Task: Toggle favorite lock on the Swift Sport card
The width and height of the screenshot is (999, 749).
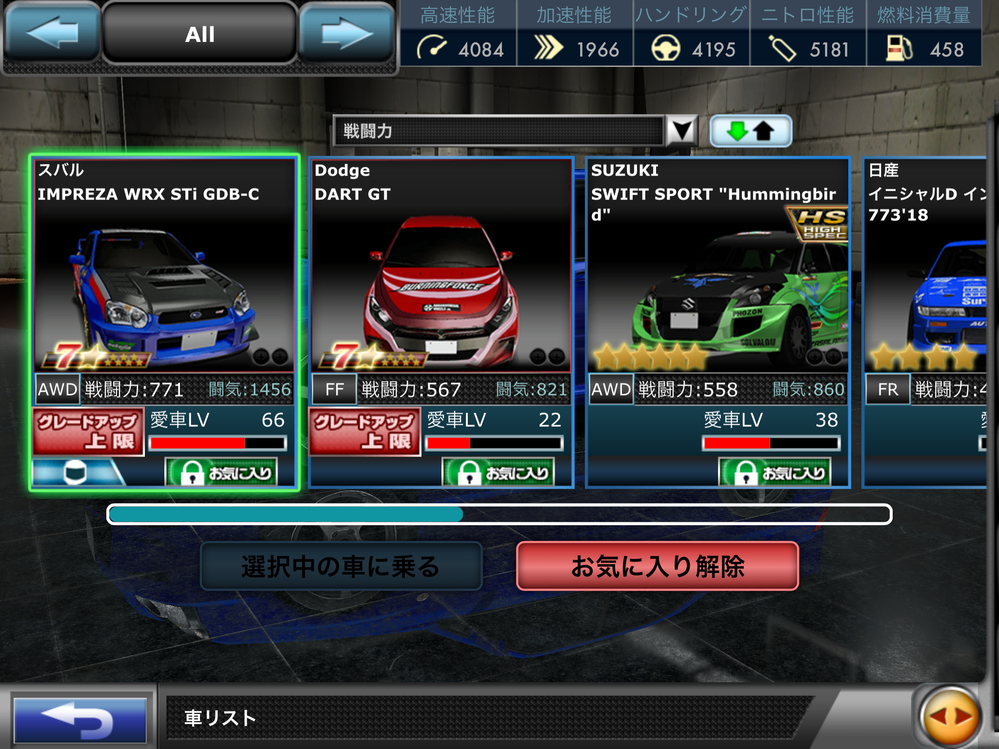Action: [x=774, y=471]
